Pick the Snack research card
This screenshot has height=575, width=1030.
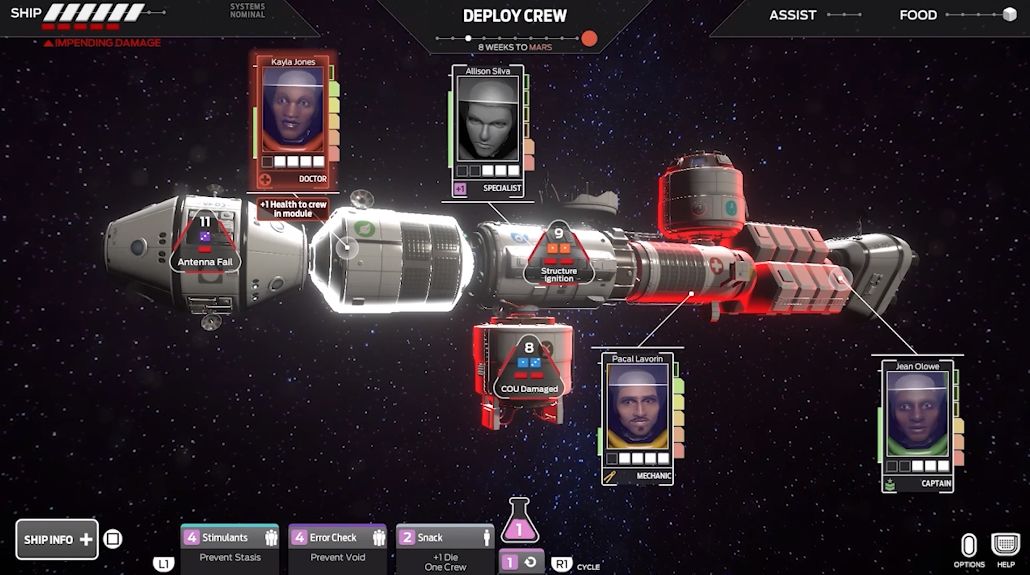[x=445, y=547]
